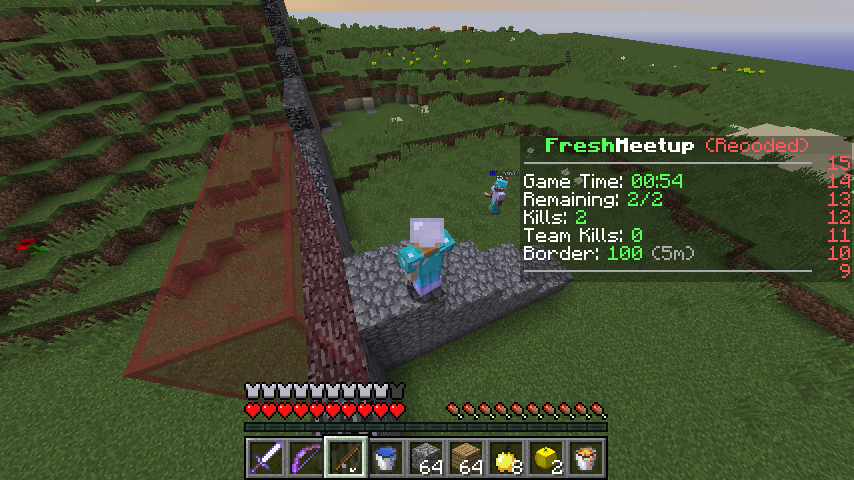Image resolution: width=854 pixels, height=480 pixels.
Task: Choose the fishing rod hotbar slot
Action: [x=345, y=459]
